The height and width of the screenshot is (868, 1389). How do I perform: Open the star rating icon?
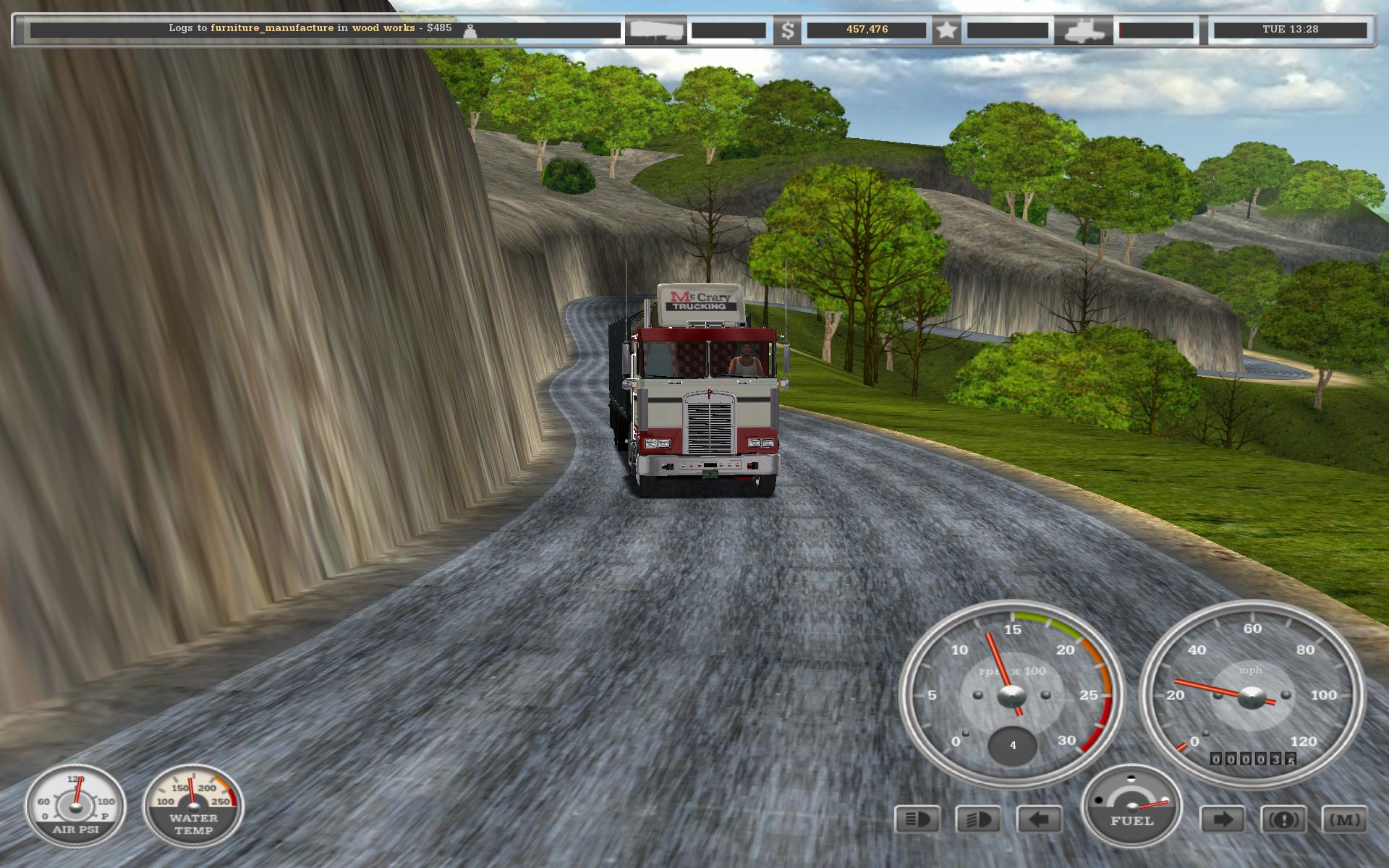pos(946,30)
